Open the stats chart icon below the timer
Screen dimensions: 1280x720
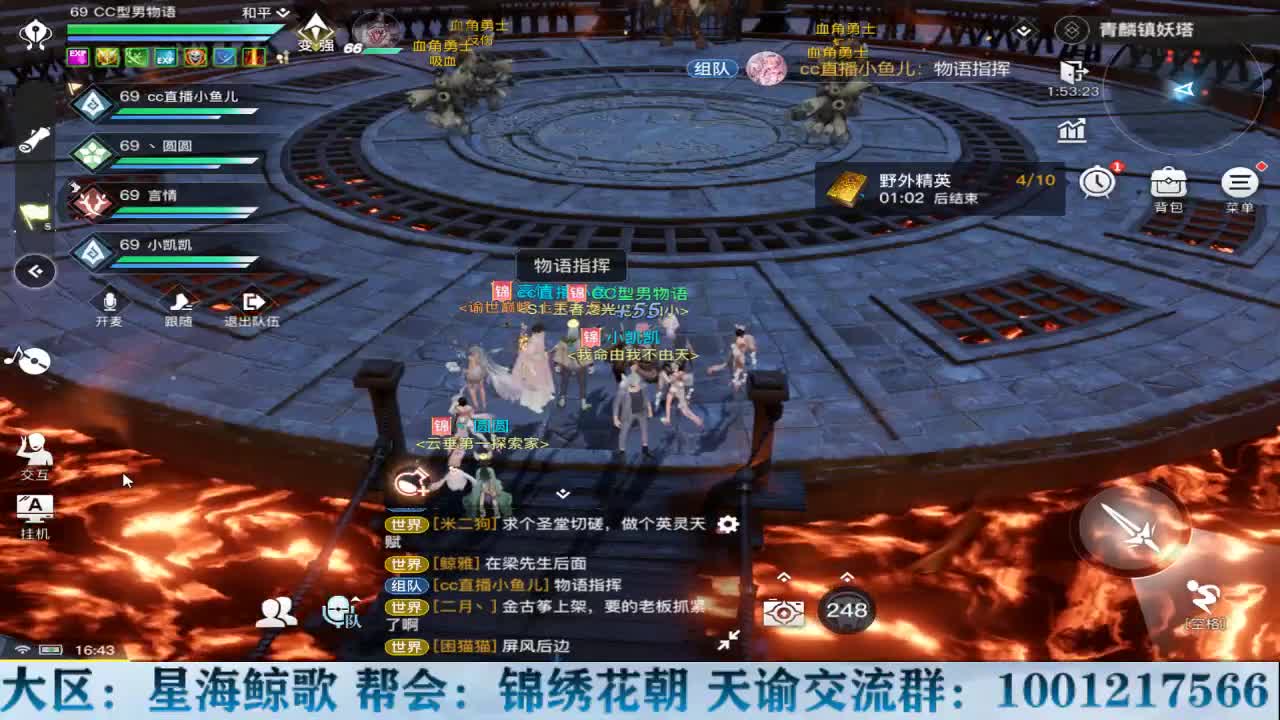click(1070, 130)
